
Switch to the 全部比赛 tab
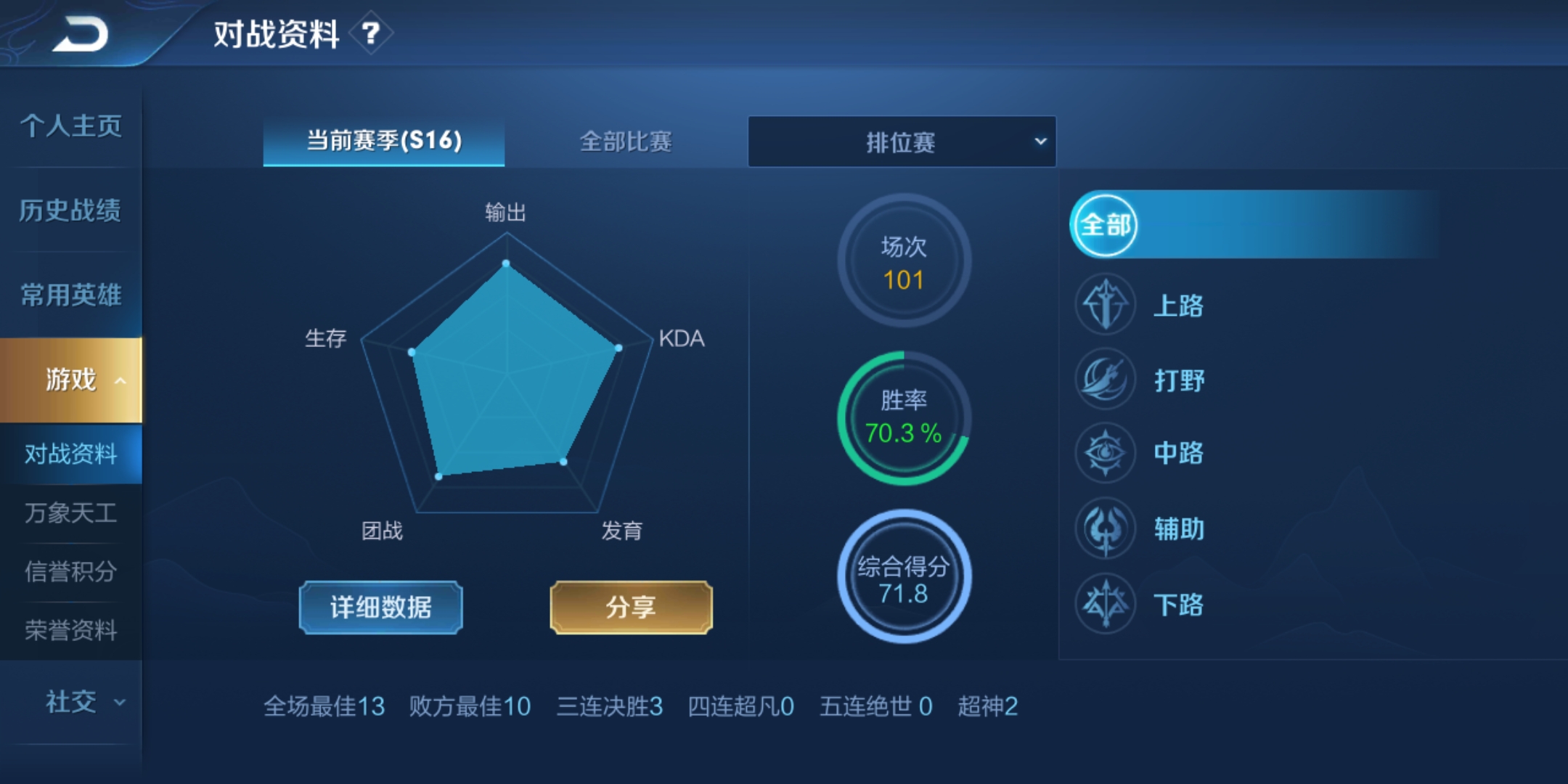tap(626, 143)
